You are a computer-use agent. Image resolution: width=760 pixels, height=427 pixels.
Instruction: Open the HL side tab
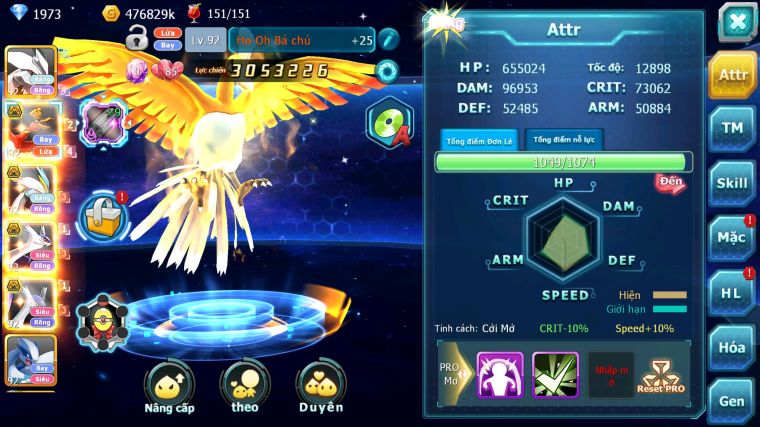pos(732,292)
